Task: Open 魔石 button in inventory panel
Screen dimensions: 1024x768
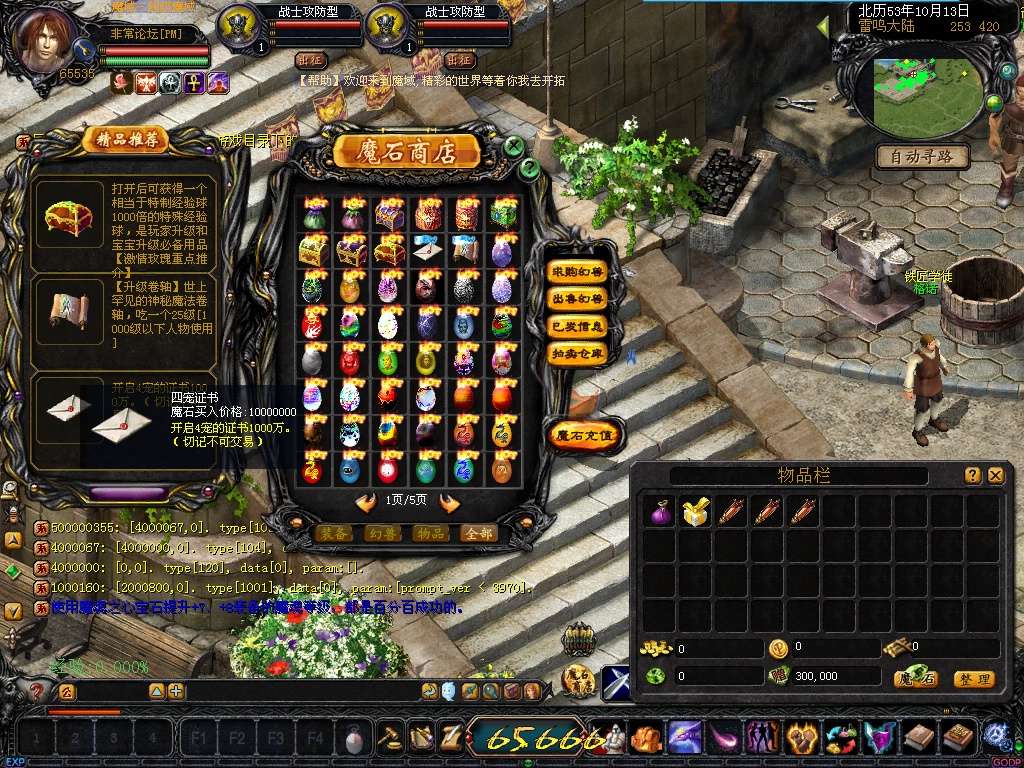Action: (915, 679)
